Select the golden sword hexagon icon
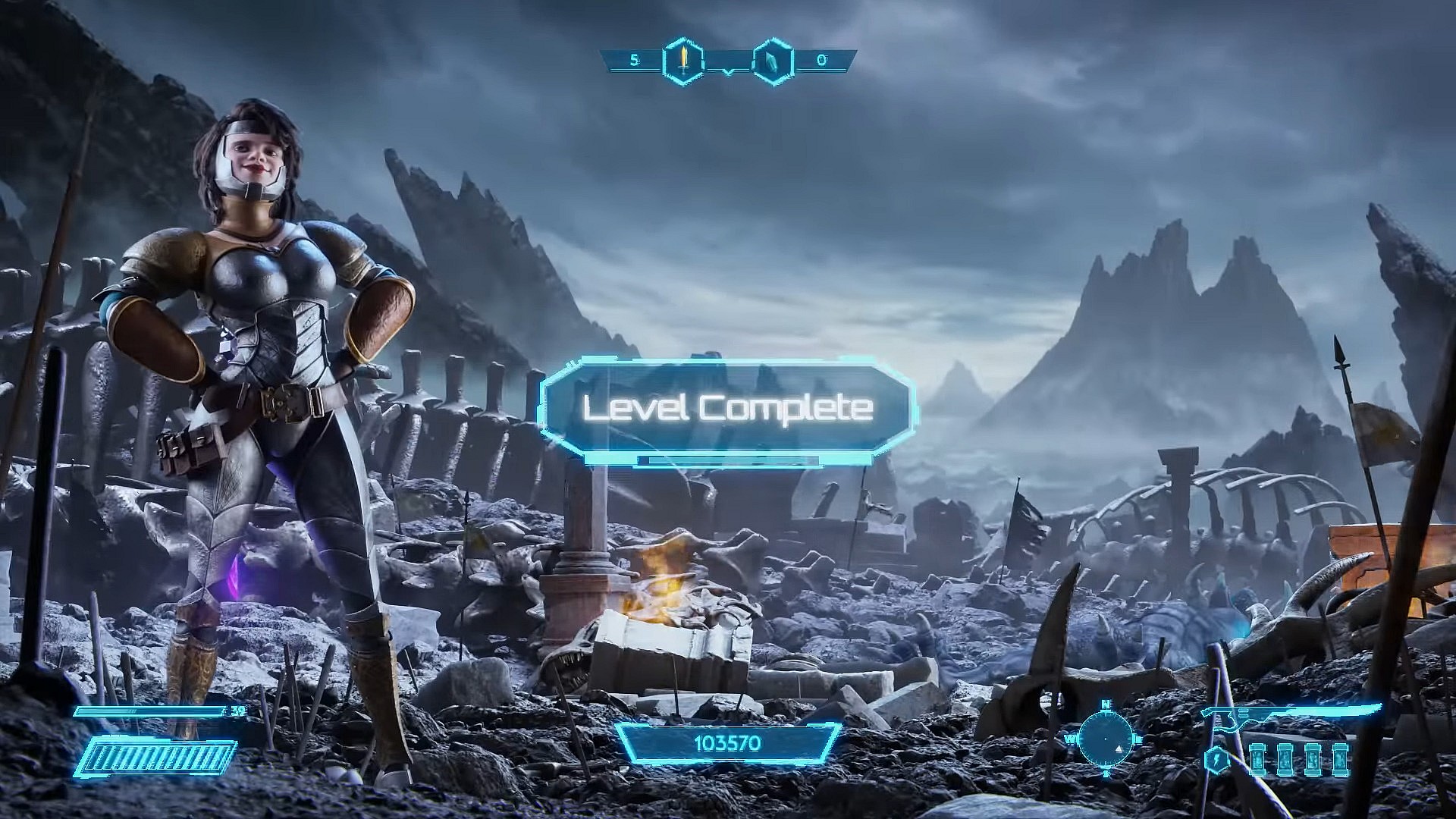 tap(683, 60)
